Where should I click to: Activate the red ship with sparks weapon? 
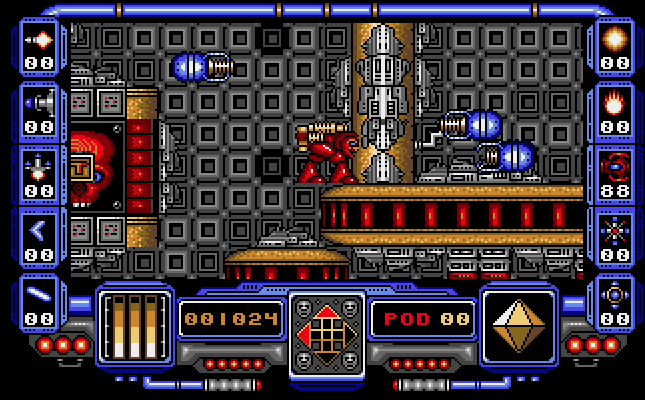click(41, 163)
